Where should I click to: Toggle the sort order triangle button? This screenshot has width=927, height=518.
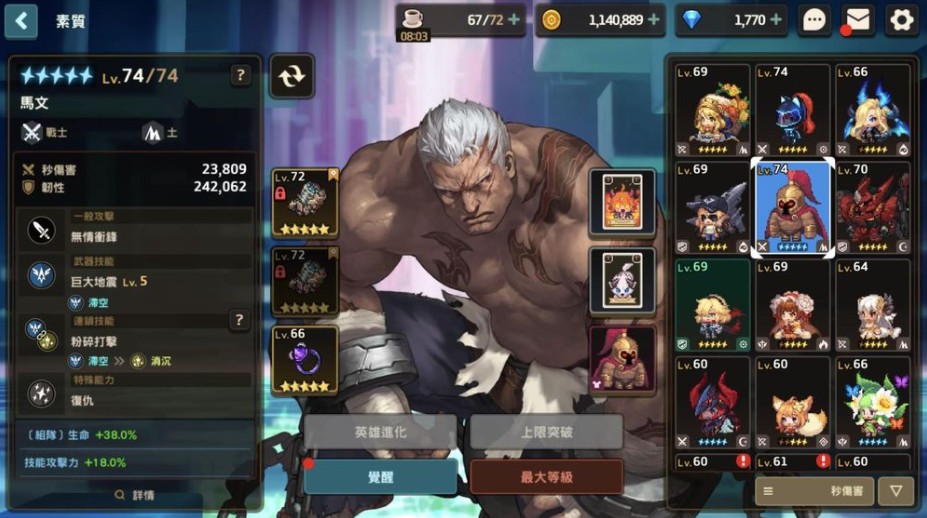point(895,491)
